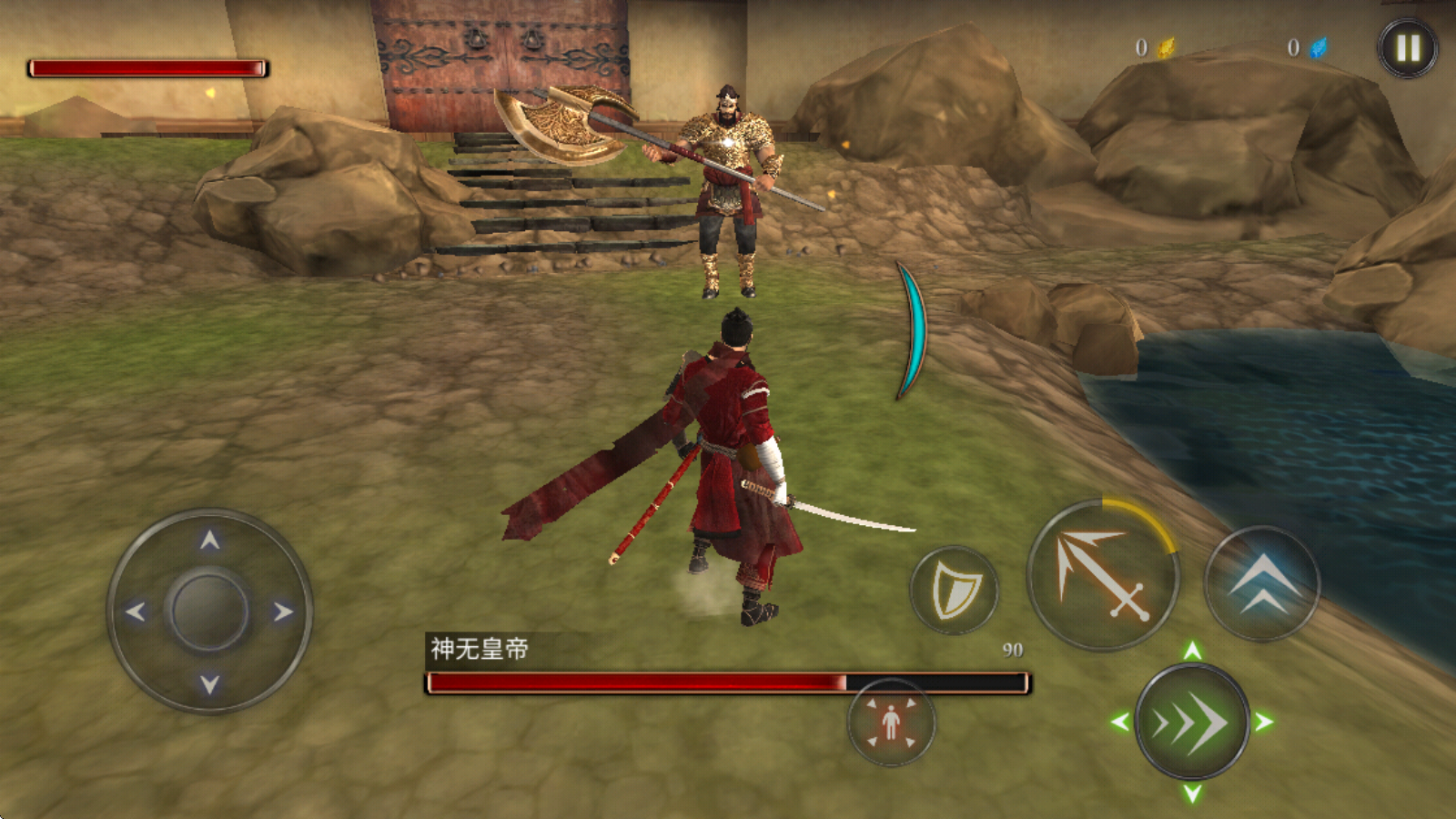Tap the double-chevron jump button
Viewport: 1456px width, 819px height.
pos(1261,583)
